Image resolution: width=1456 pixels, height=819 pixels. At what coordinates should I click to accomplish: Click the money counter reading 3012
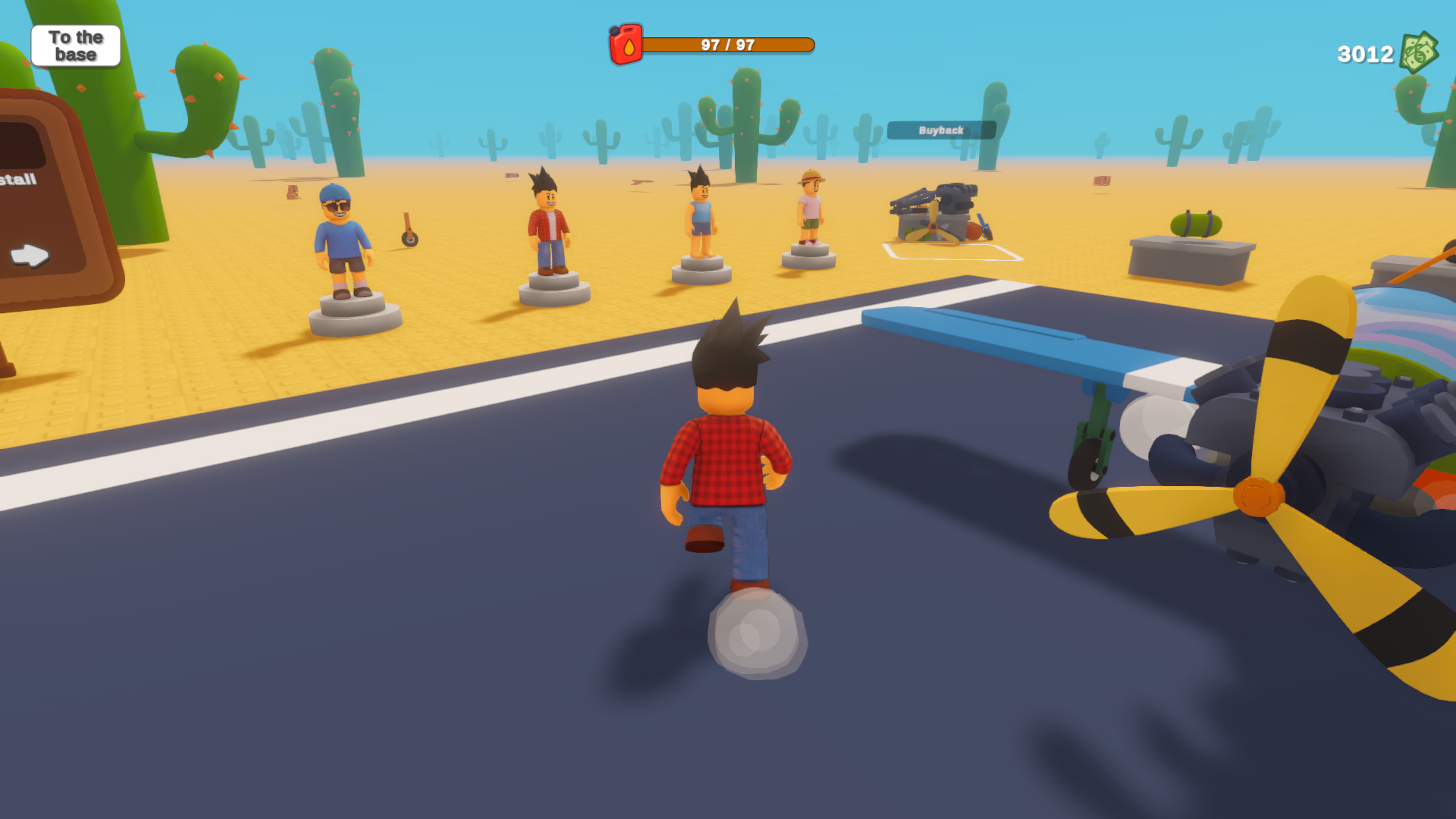(x=1364, y=53)
